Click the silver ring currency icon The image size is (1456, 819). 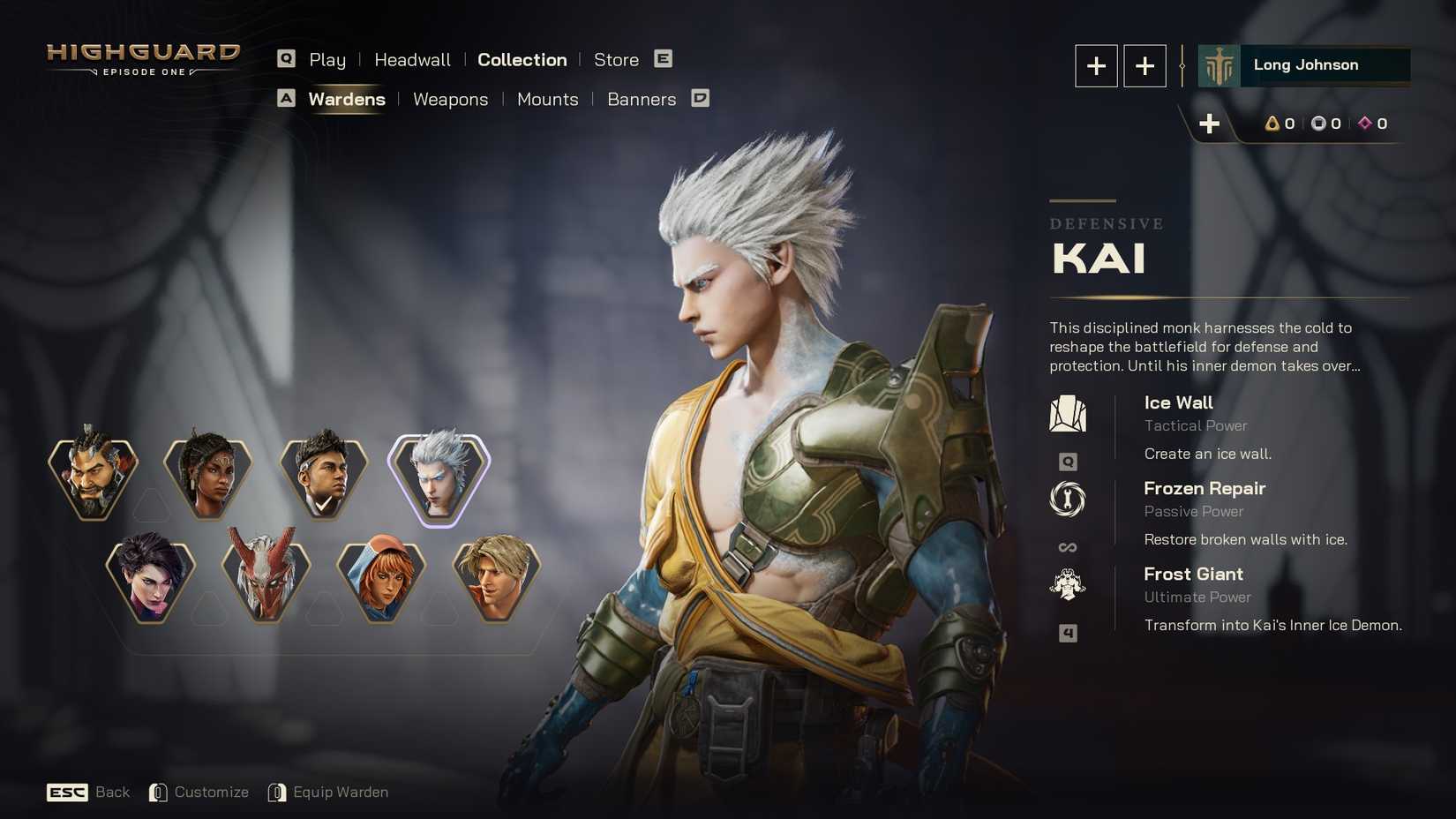pyautogui.click(x=1317, y=124)
